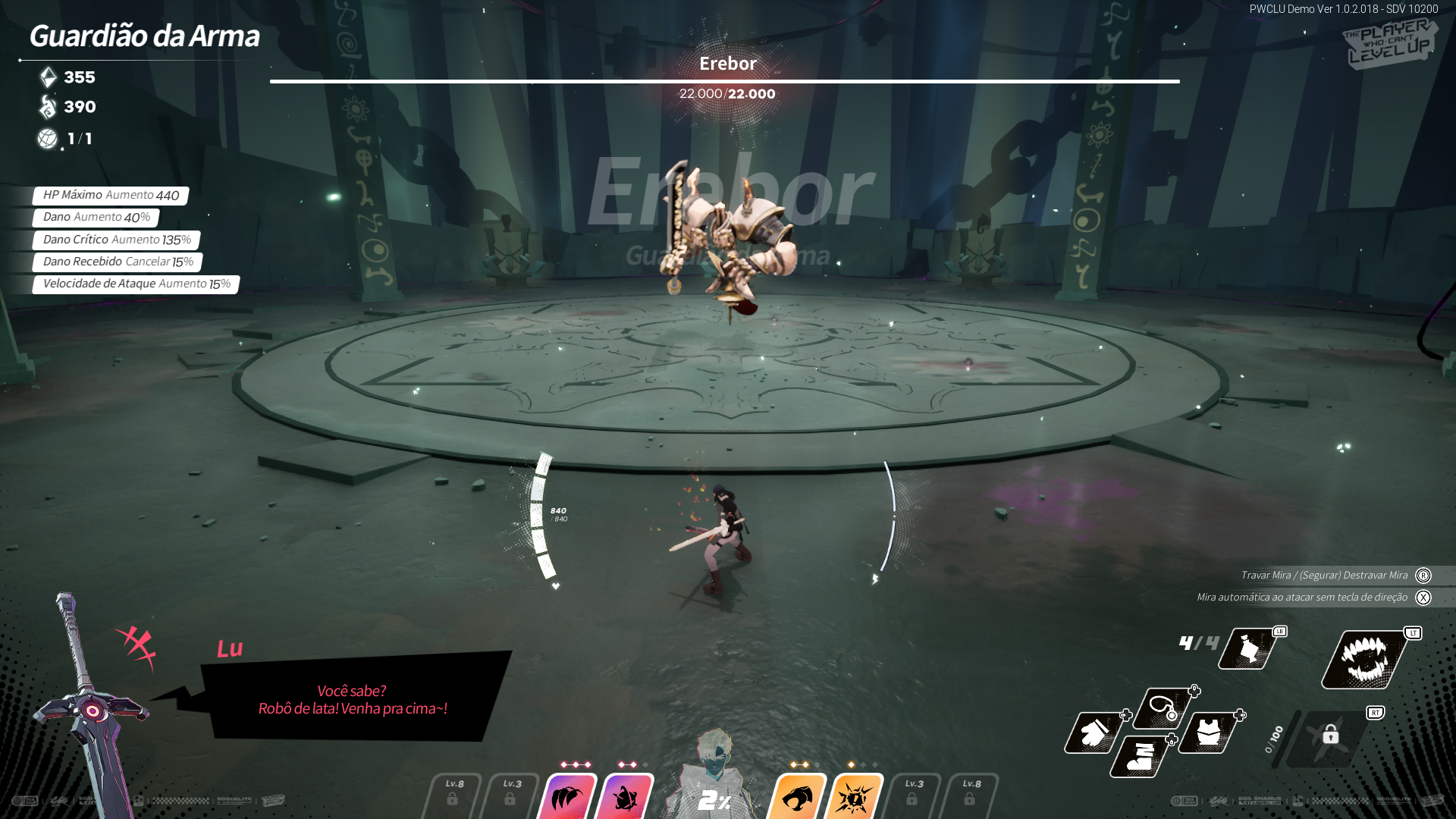Activate the purple claw slash skill card
1456x819 pixels.
pyautogui.click(x=567, y=796)
